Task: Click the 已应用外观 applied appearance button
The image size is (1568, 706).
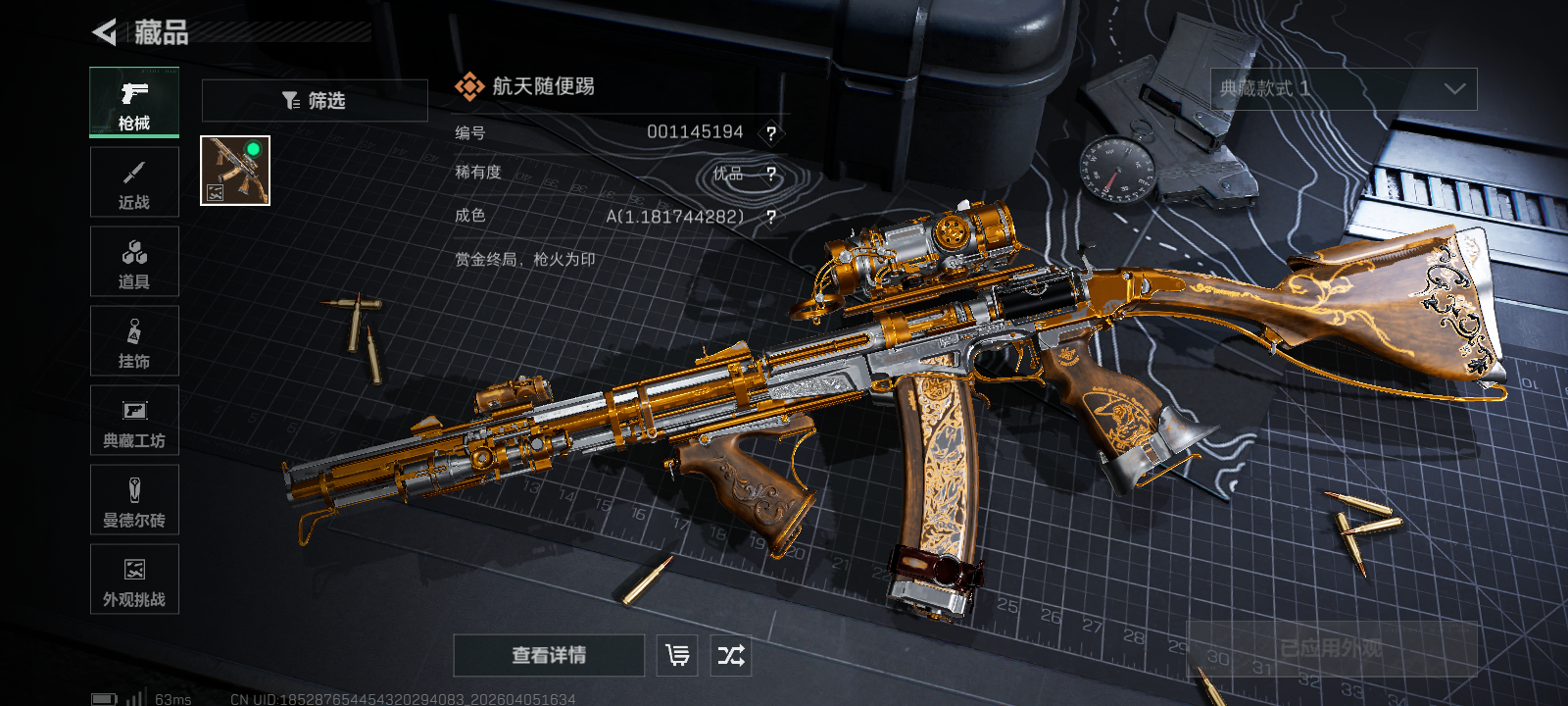Action: coord(1331,648)
